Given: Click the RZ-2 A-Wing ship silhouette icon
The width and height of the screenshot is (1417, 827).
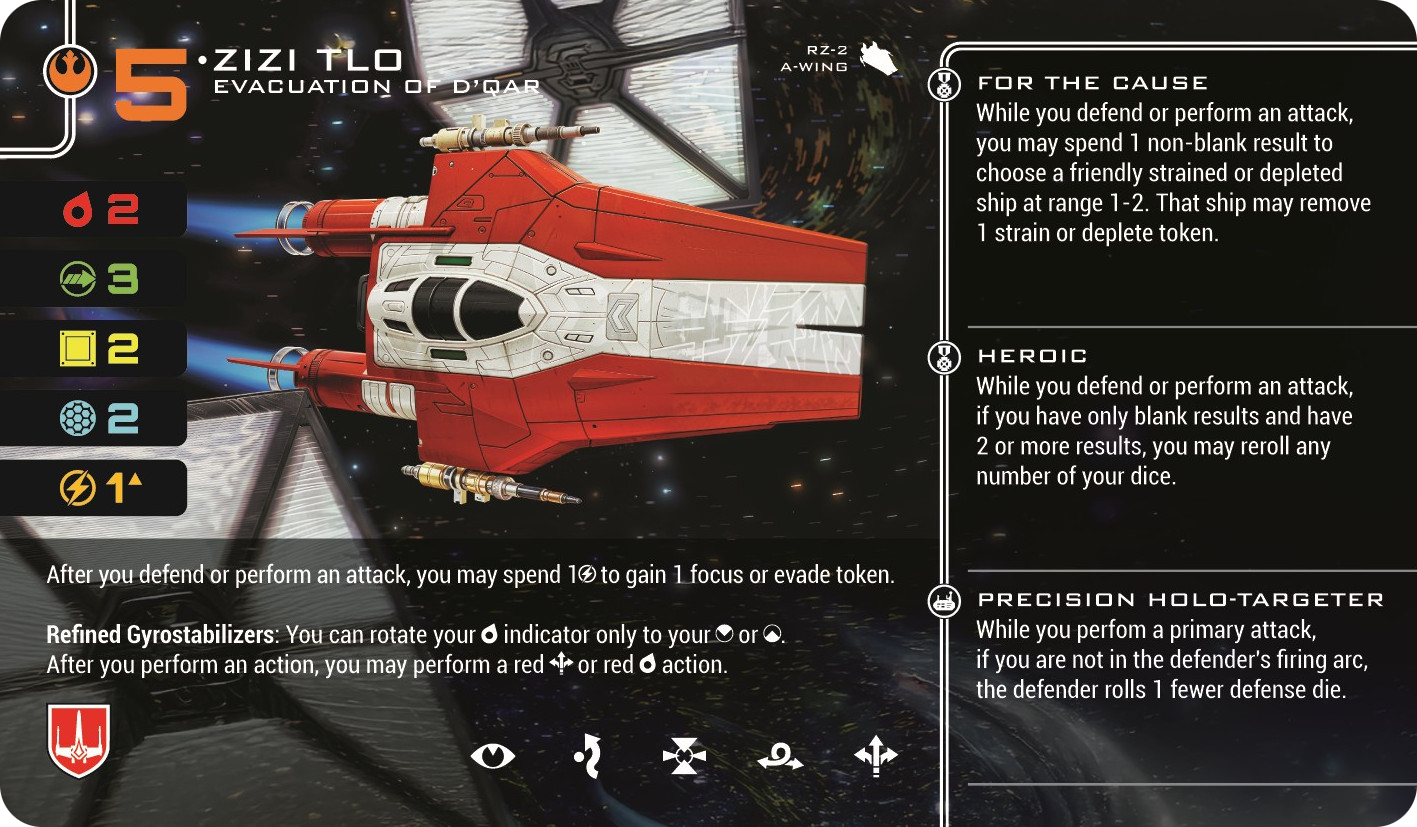Looking at the screenshot, I should (x=879, y=58).
